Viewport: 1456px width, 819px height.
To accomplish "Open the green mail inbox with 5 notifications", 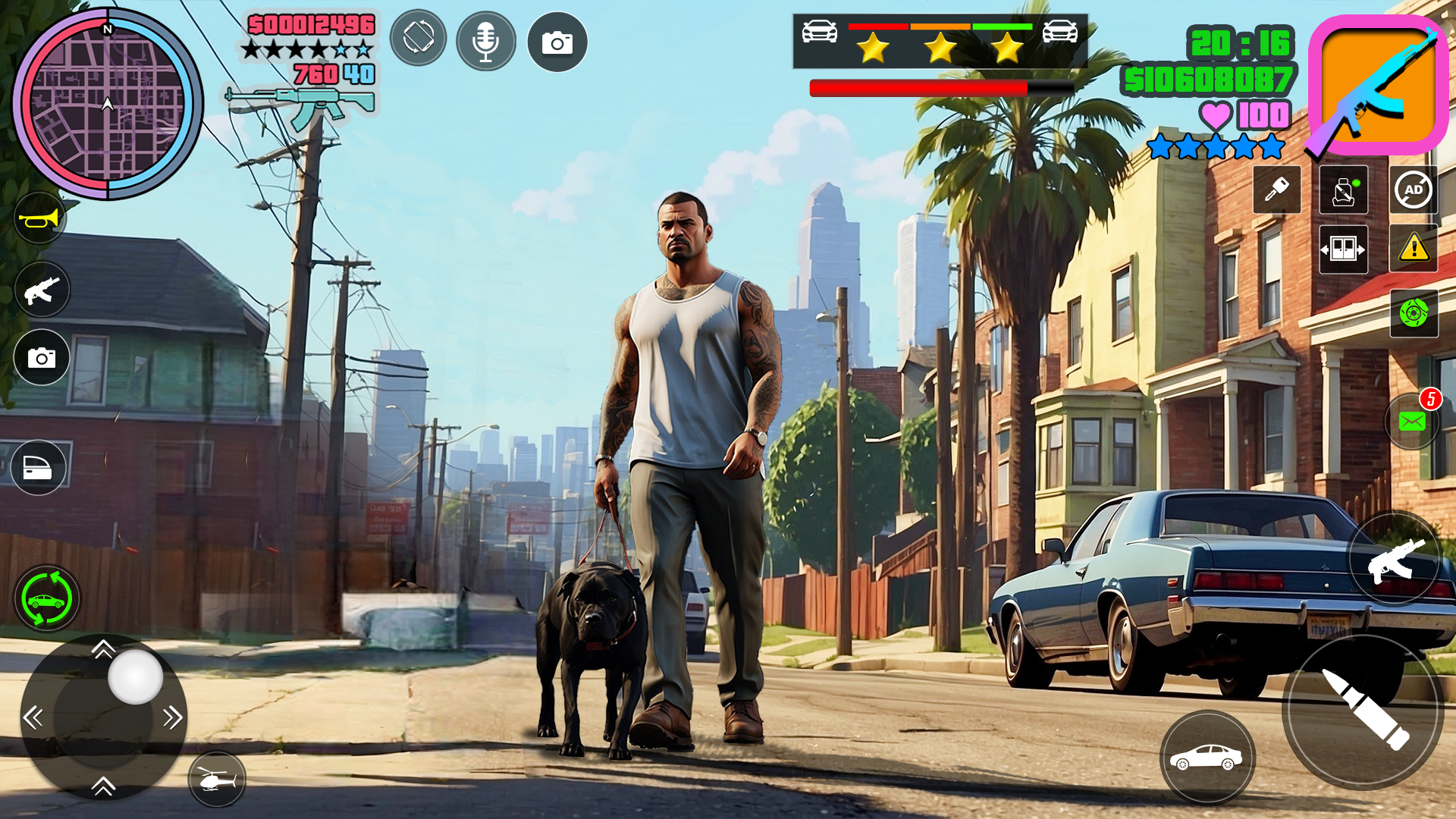I will (x=1411, y=422).
